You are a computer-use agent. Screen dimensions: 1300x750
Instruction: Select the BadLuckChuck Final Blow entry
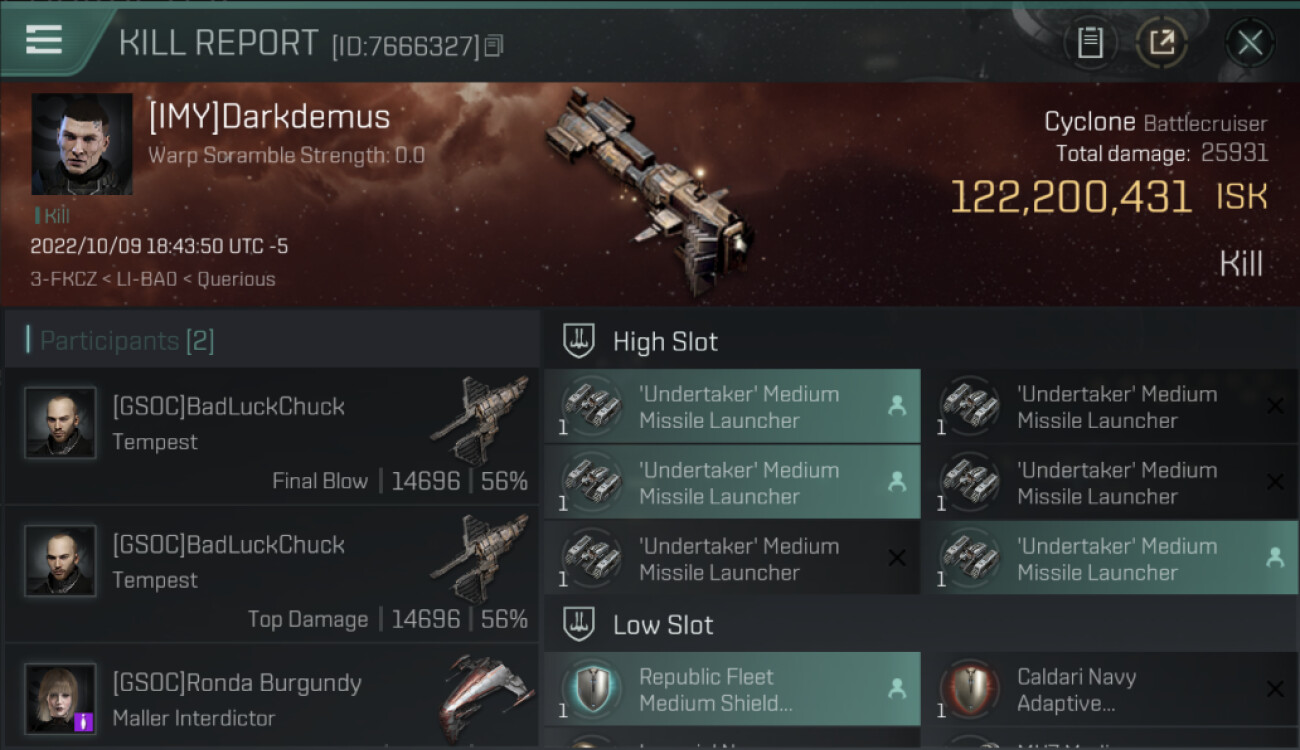coord(272,437)
